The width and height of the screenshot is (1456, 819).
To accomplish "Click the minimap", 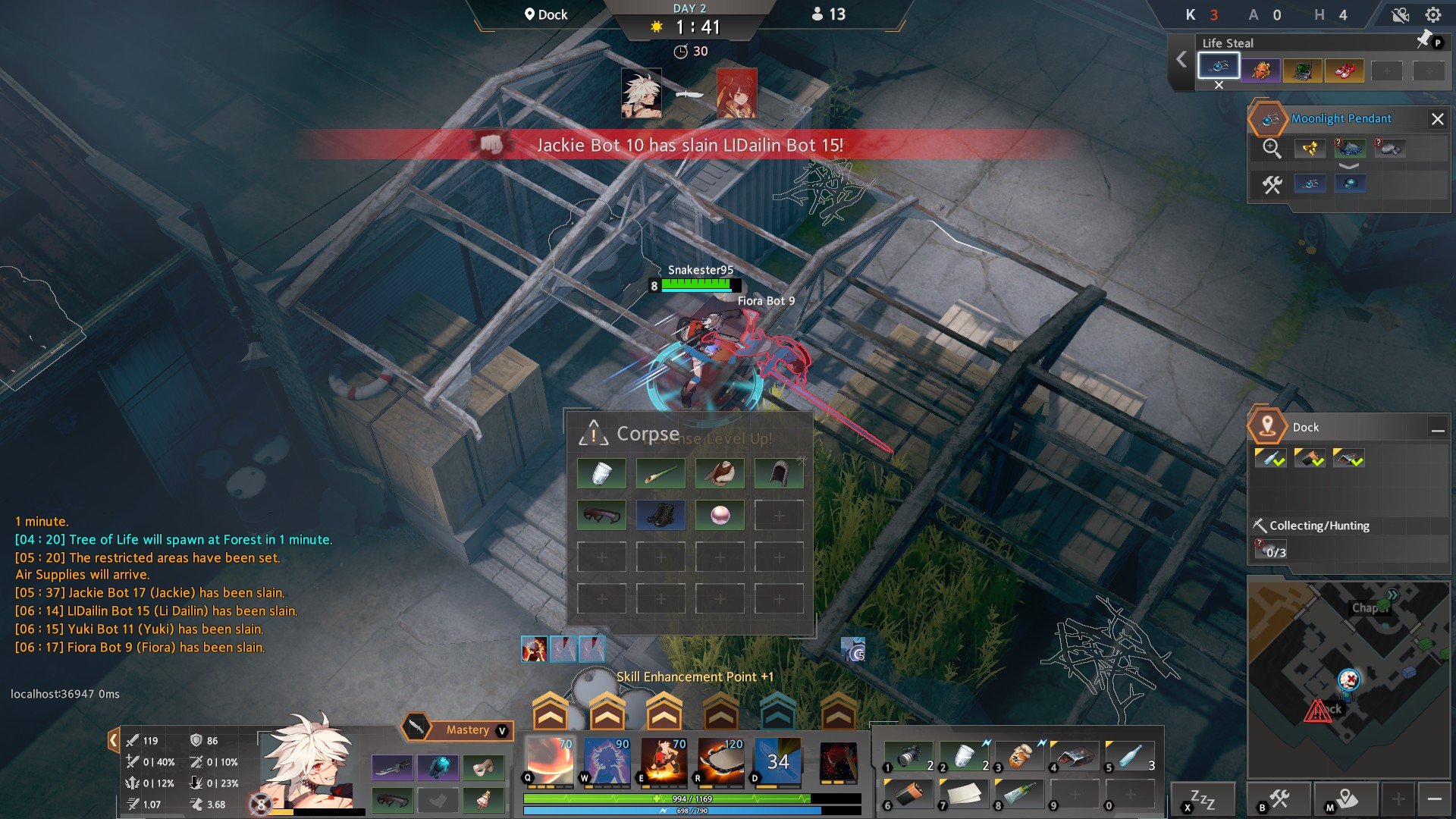I will [x=1348, y=679].
